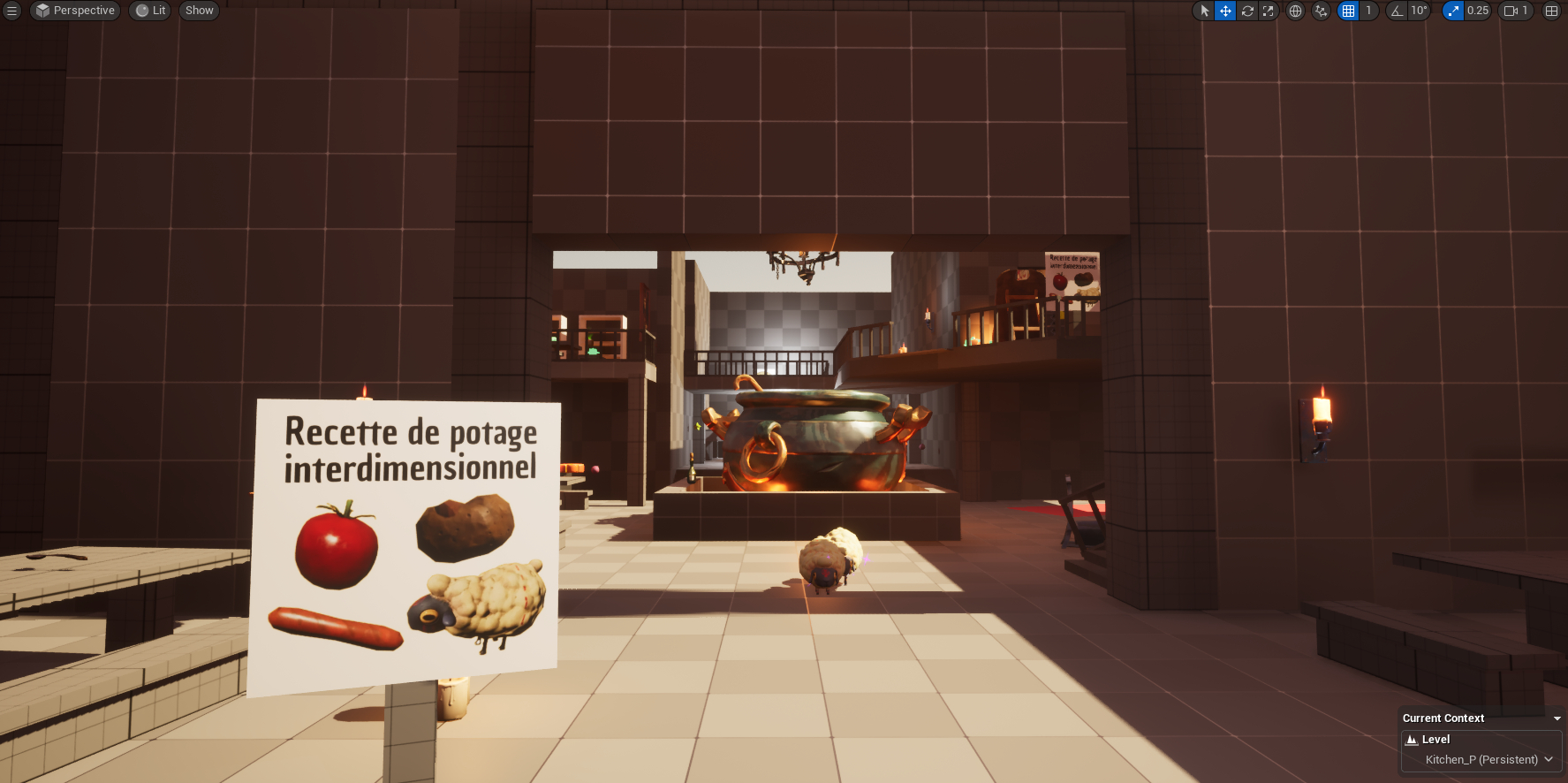
Task: Open the Show flags menu
Action: coord(199,11)
